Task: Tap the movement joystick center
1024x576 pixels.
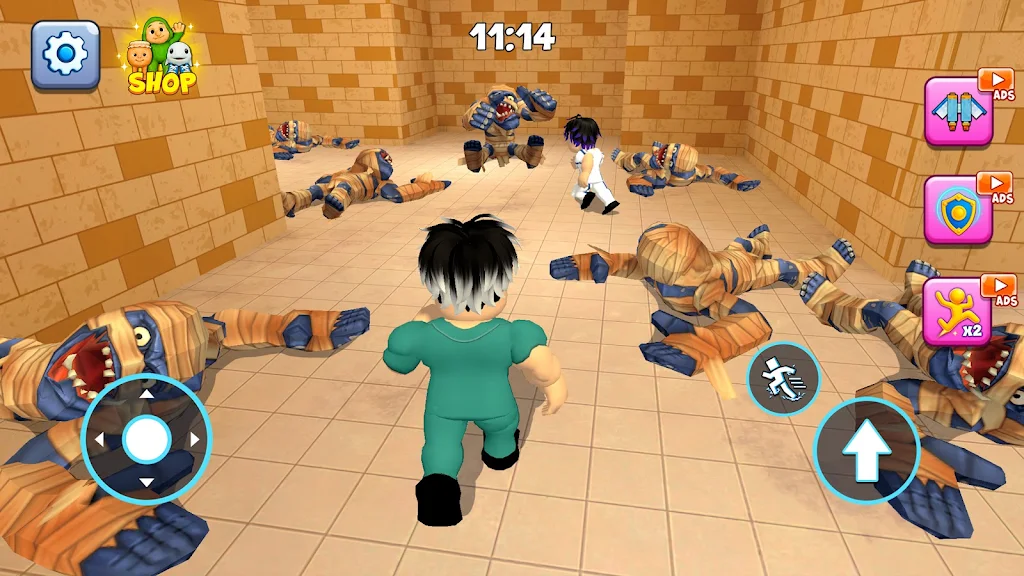Action: (x=147, y=438)
